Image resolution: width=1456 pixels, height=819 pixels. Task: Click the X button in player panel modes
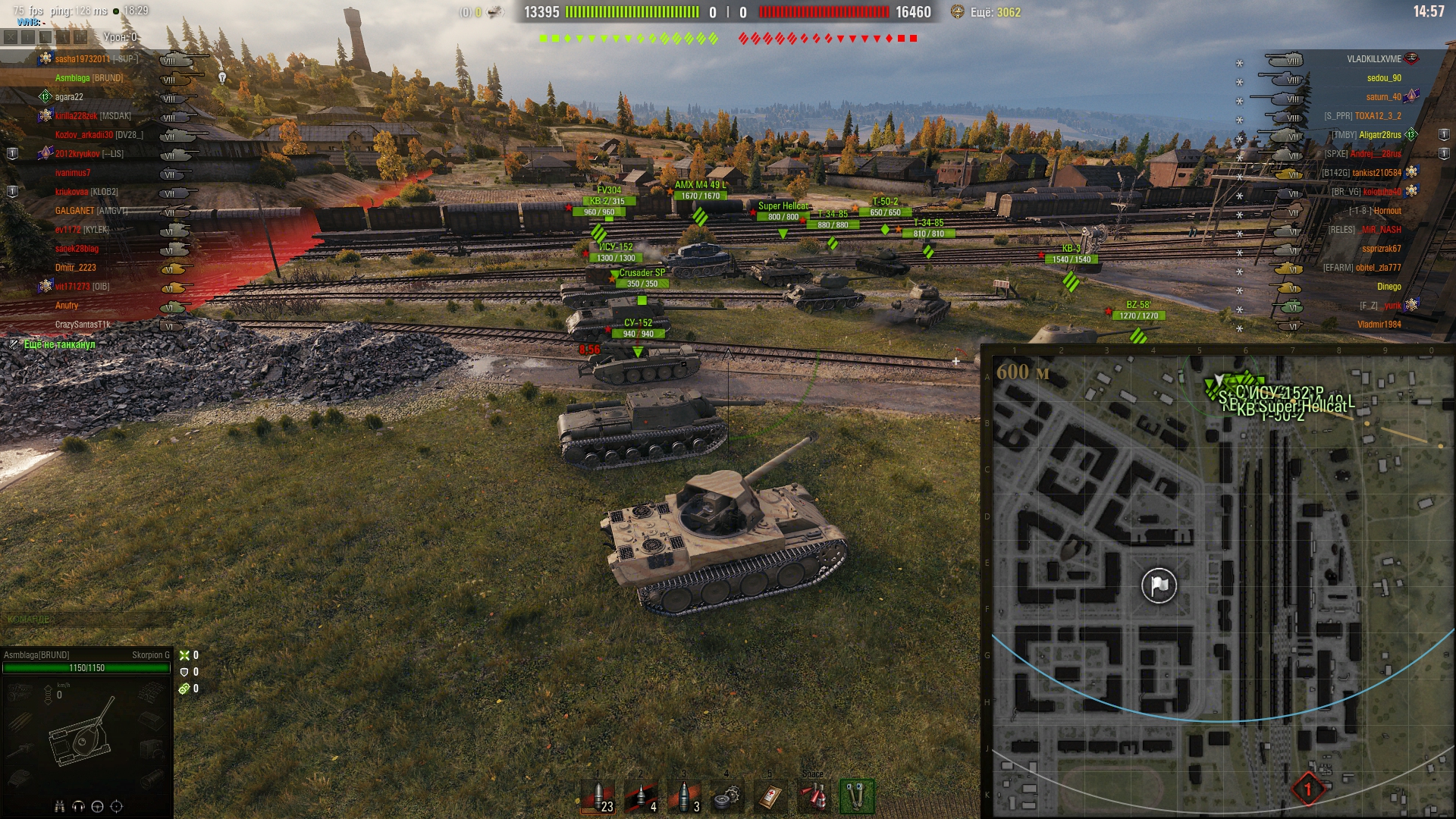[x=10, y=37]
